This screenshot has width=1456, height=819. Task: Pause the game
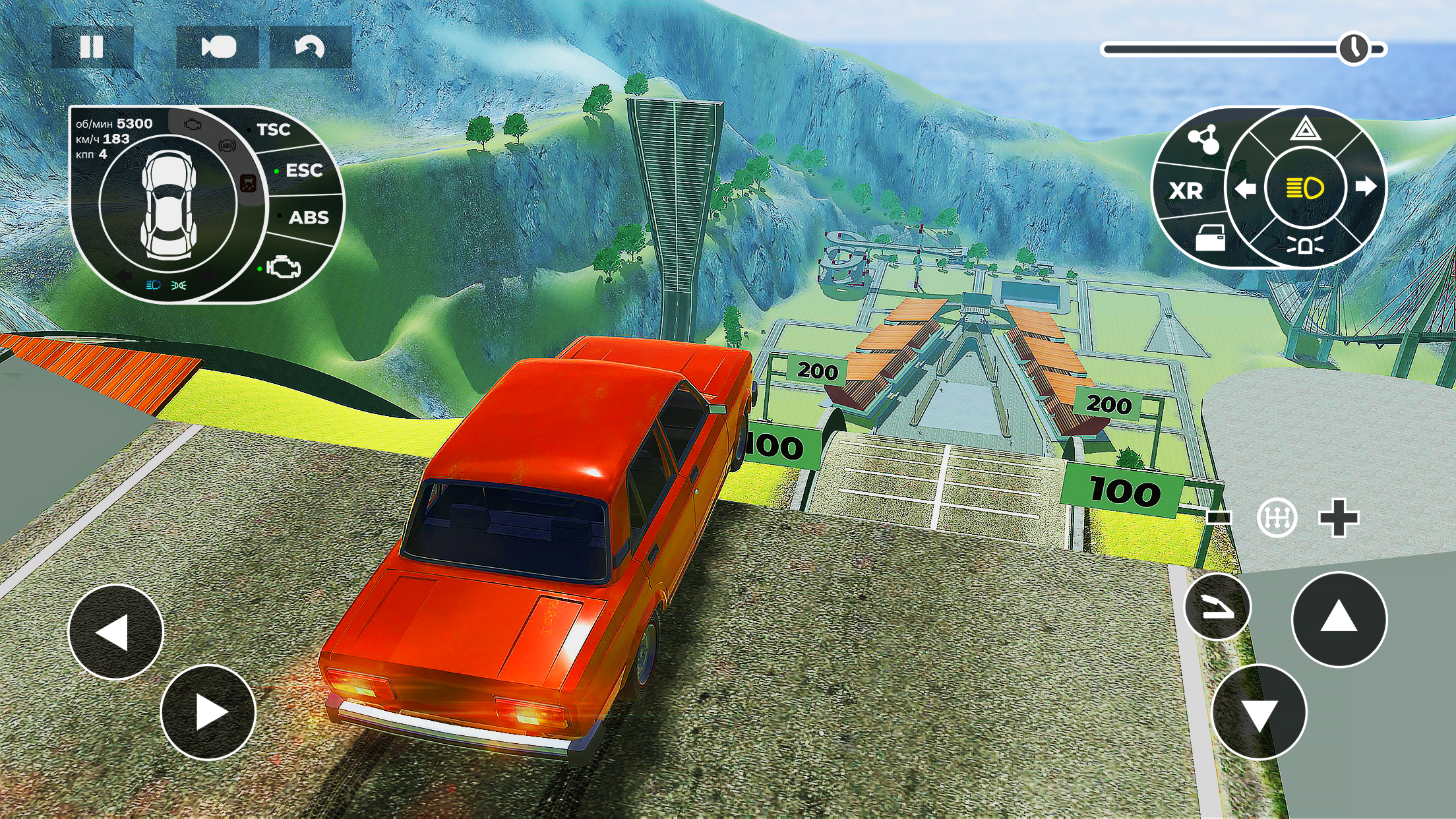click(x=92, y=46)
